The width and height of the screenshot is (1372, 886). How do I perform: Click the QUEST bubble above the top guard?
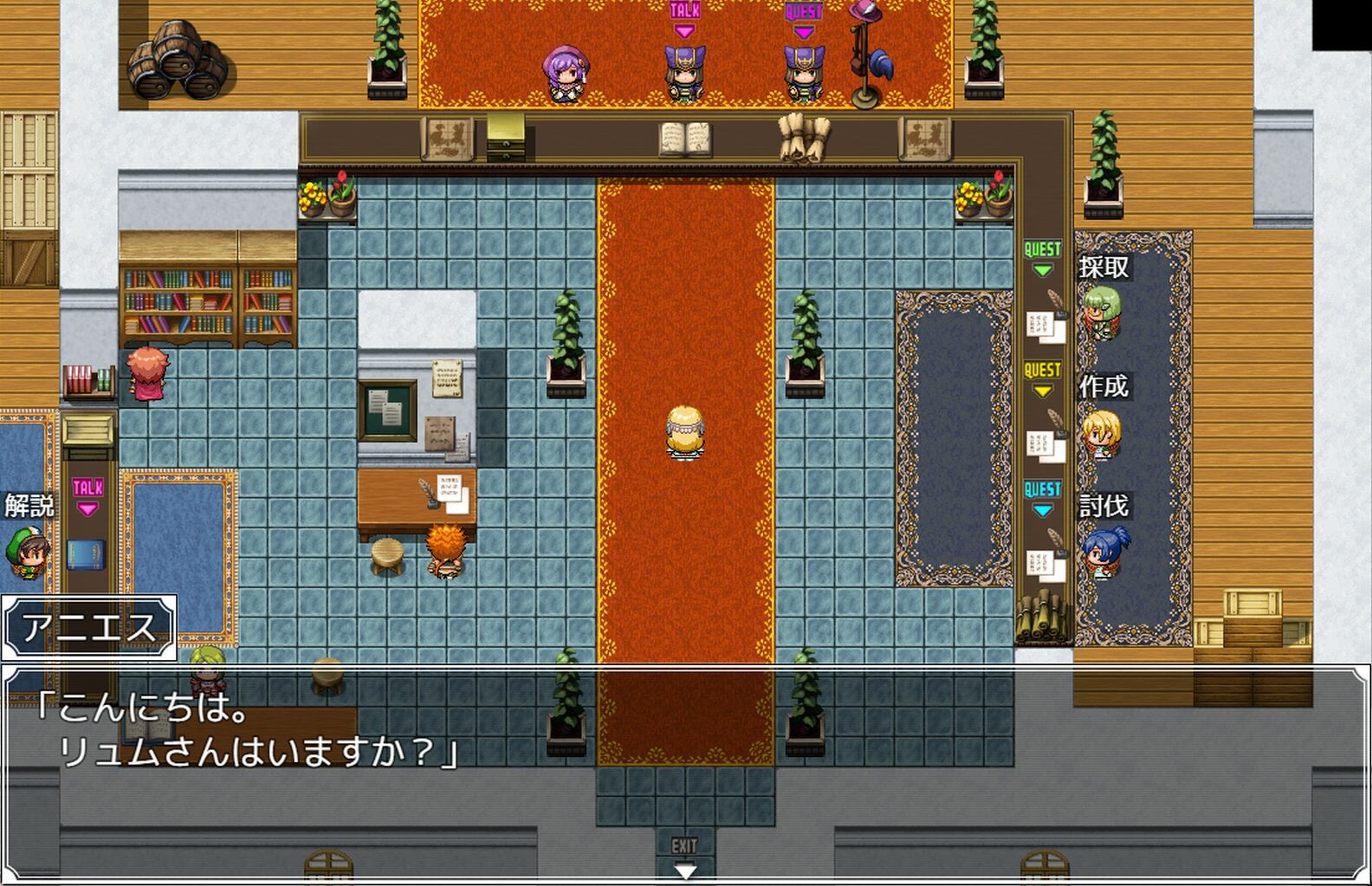[x=806, y=13]
